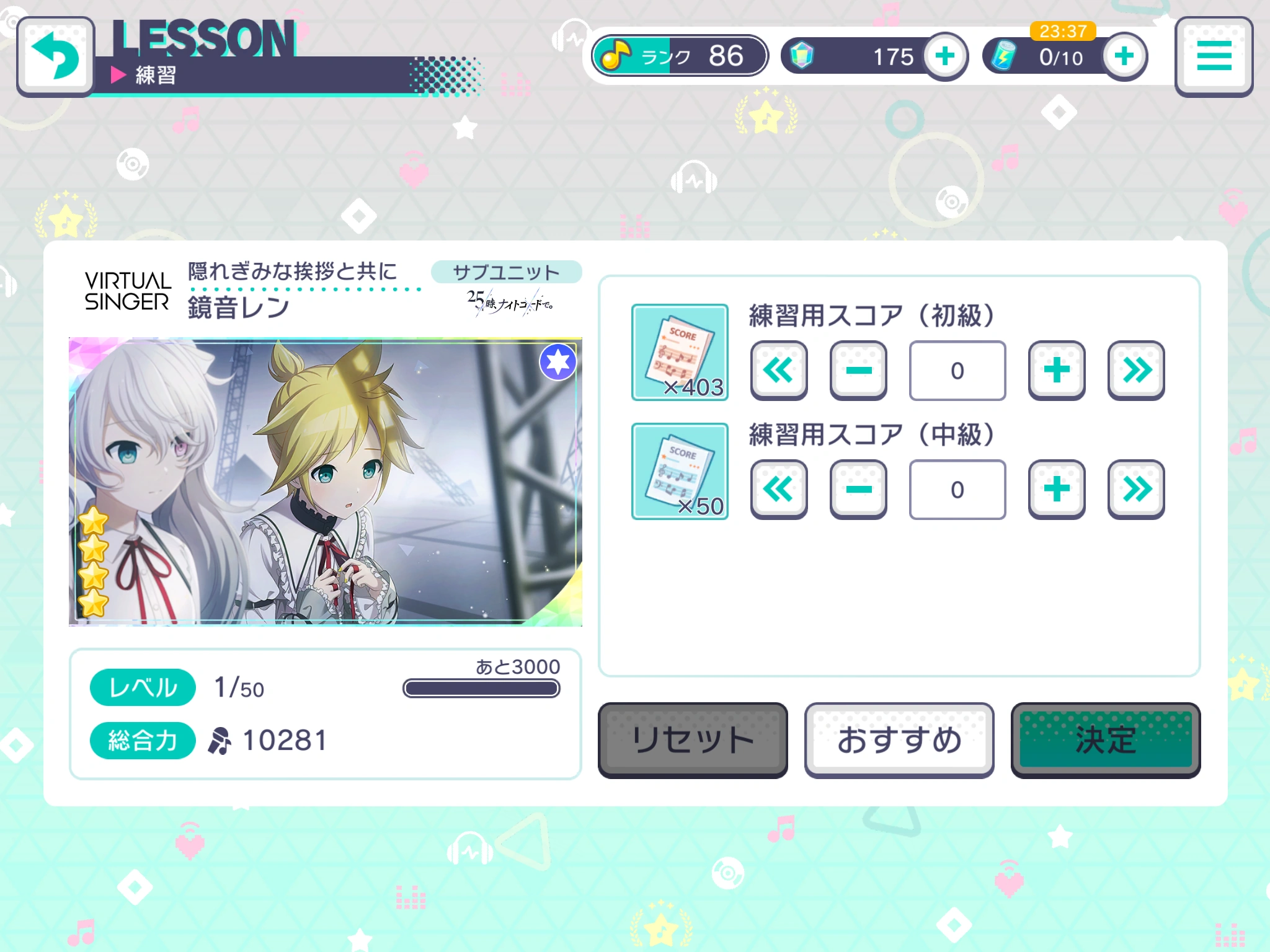Image resolution: width=1270 pixels, height=952 pixels.
Task: Click the crystal currency icon
Action: point(800,55)
